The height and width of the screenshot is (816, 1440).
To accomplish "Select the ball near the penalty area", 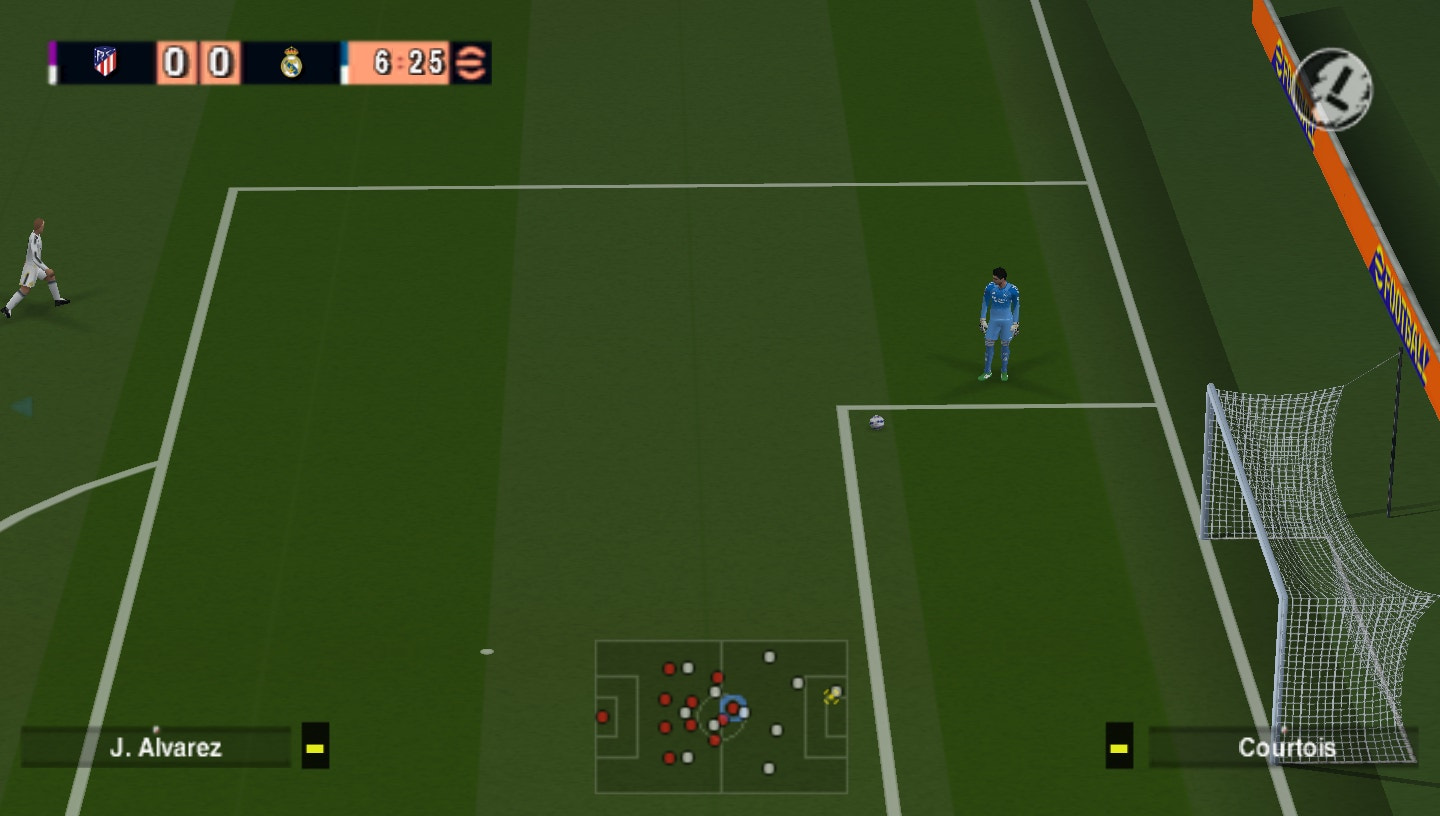I will point(876,420).
